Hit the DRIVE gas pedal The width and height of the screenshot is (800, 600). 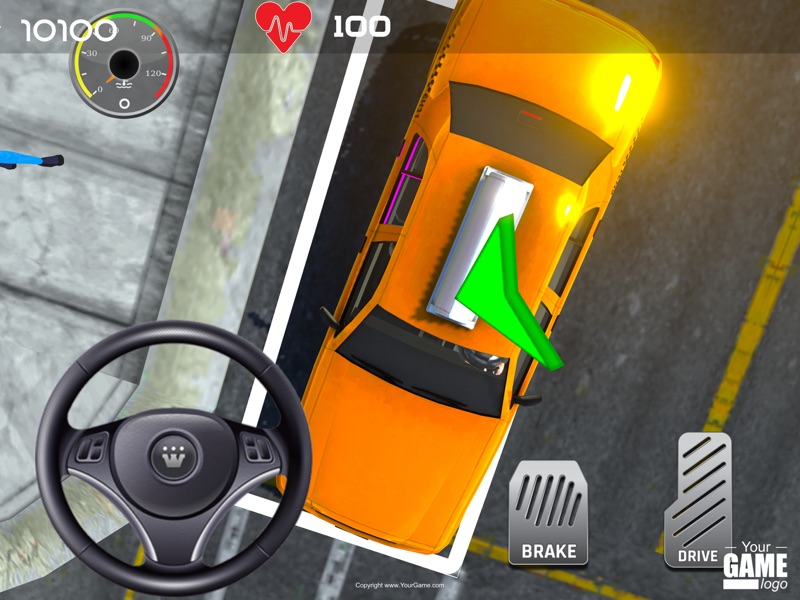coord(698,499)
